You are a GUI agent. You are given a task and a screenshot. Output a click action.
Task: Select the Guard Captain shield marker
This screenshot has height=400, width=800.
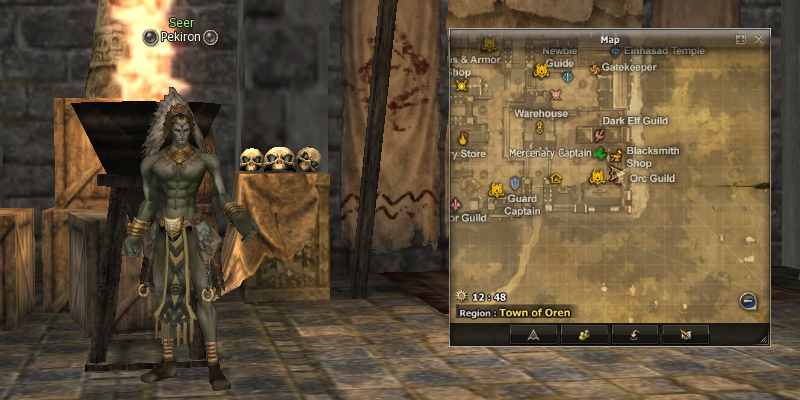tap(515, 184)
